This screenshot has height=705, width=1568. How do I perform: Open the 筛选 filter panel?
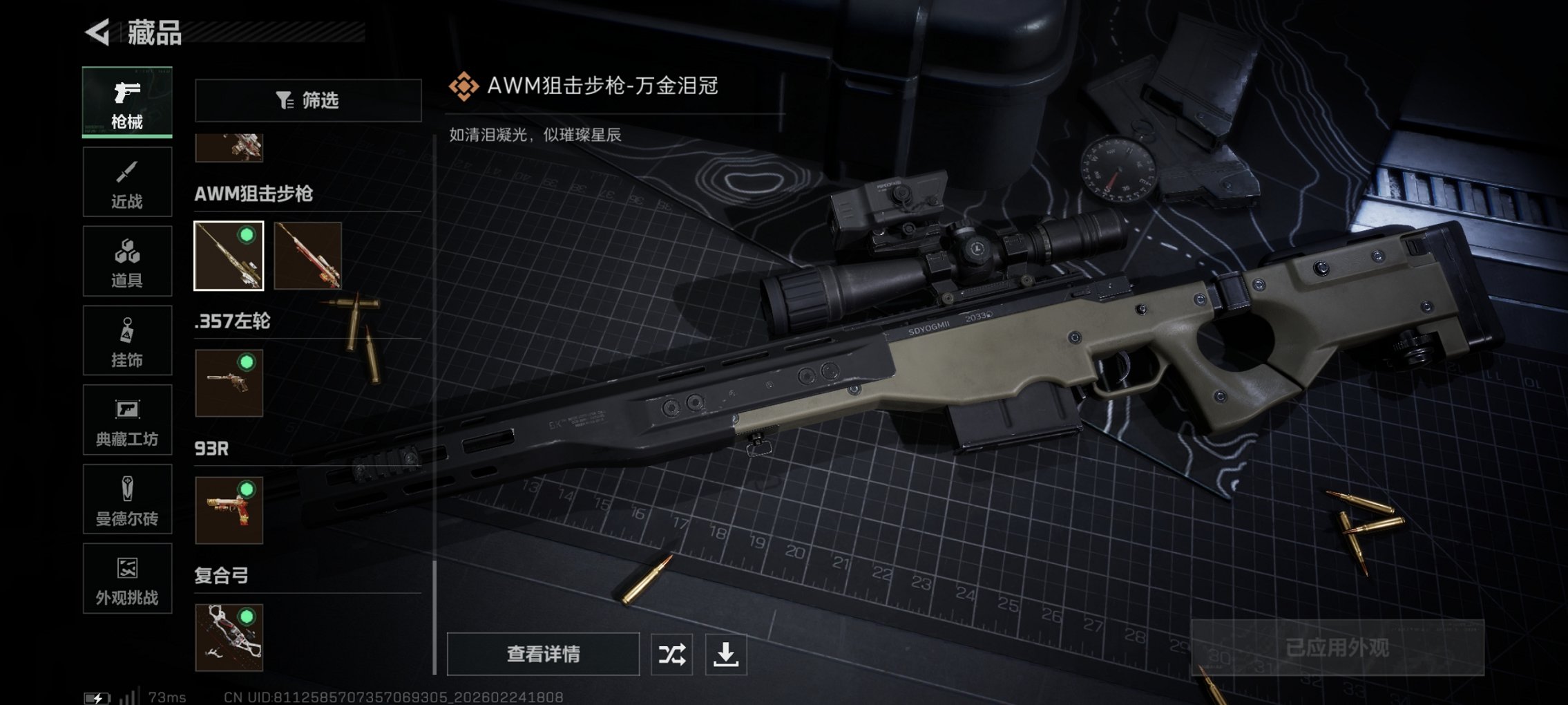(x=308, y=100)
